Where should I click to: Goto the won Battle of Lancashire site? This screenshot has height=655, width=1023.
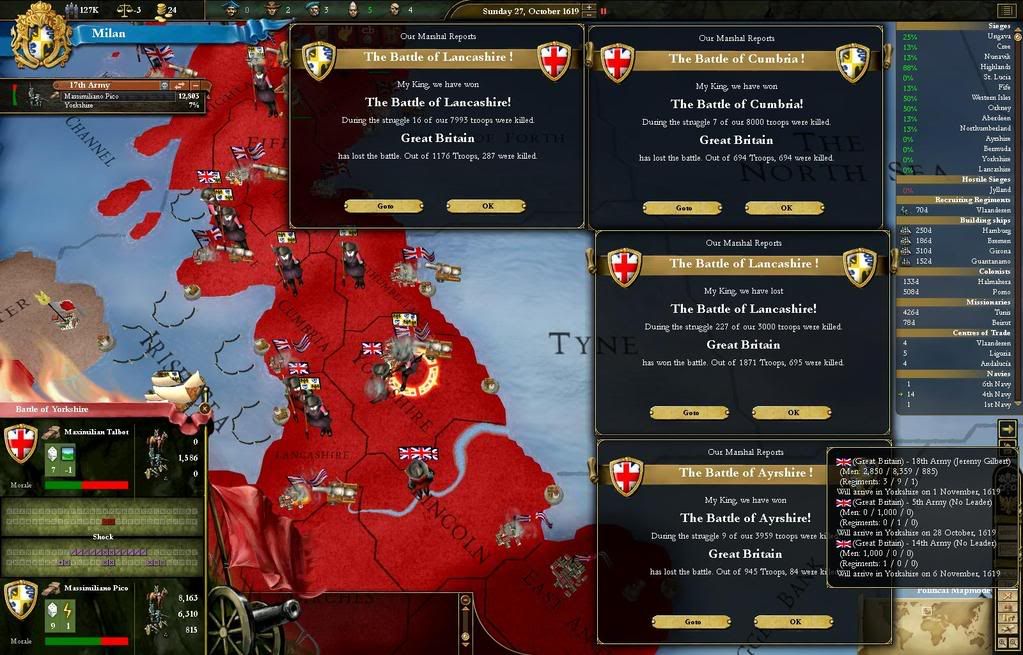(x=384, y=206)
